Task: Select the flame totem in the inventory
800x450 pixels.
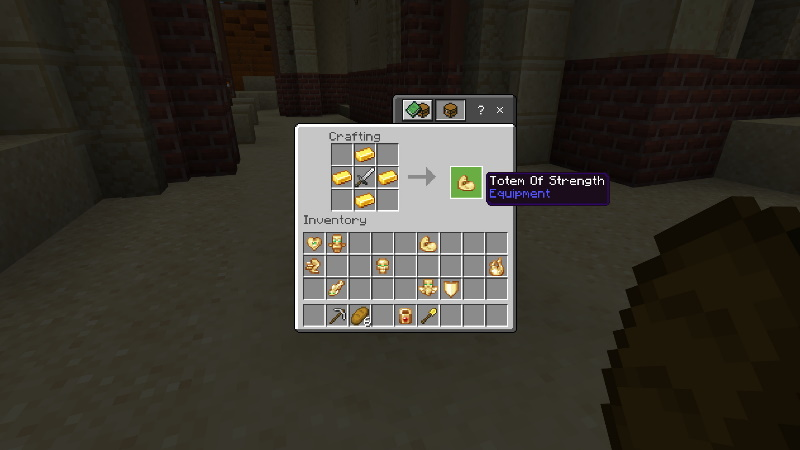Action: click(496, 266)
